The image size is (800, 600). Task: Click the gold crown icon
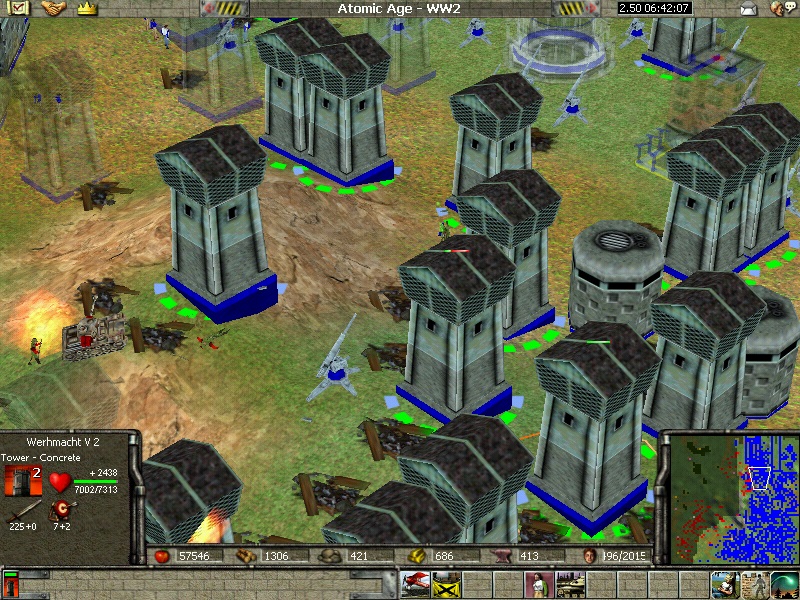tap(86, 8)
